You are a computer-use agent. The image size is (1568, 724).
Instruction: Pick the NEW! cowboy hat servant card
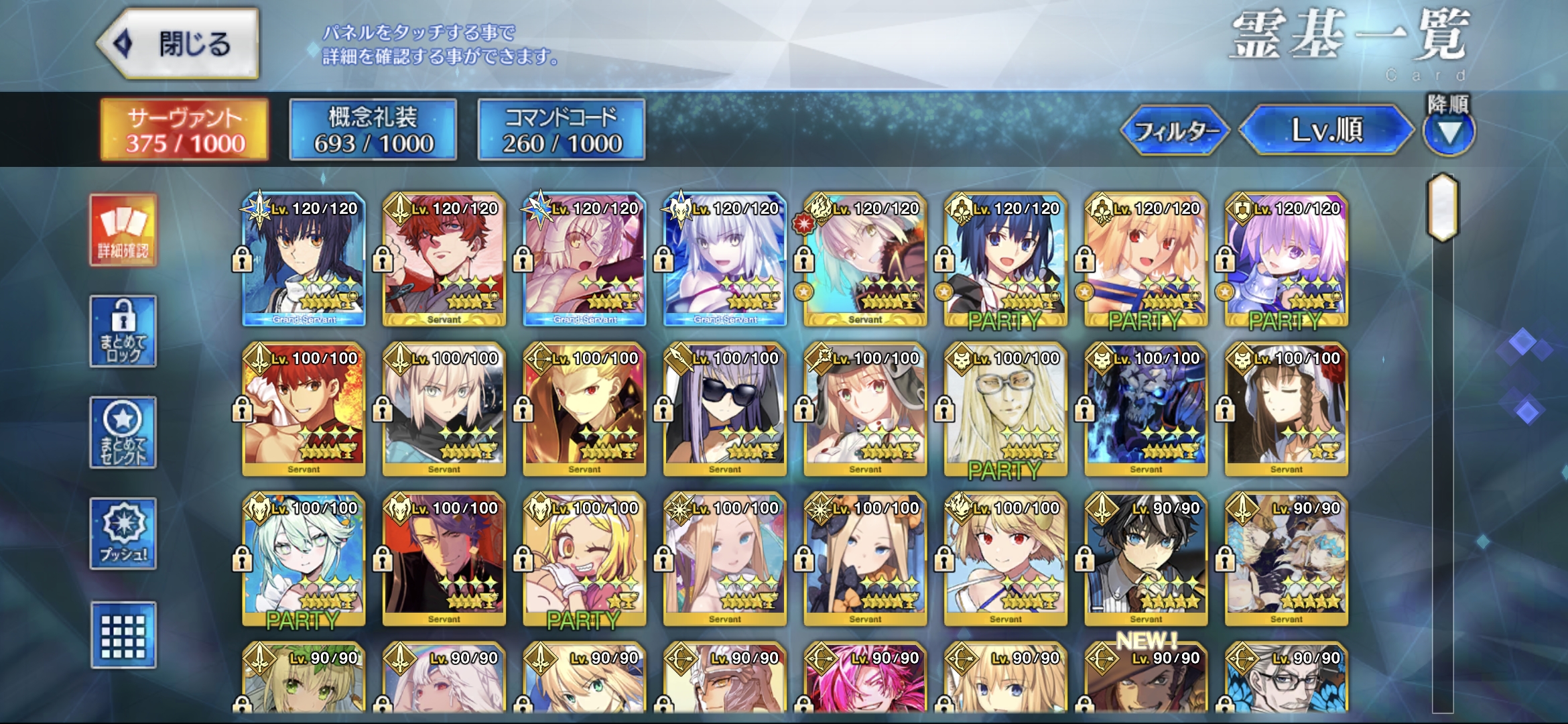pyautogui.click(x=1146, y=678)
